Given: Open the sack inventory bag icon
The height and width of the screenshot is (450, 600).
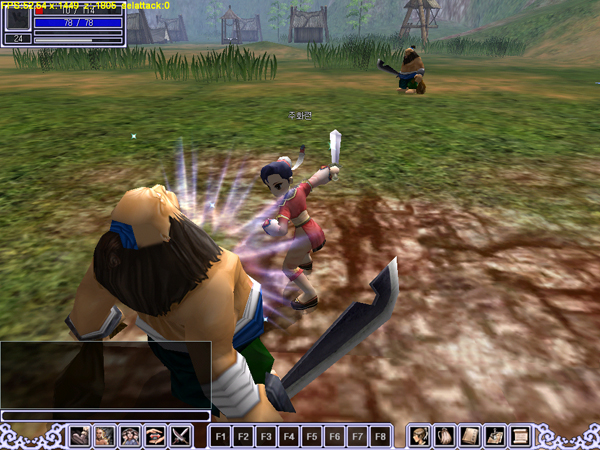Looking at the screenshot, I should coord(445,436).
